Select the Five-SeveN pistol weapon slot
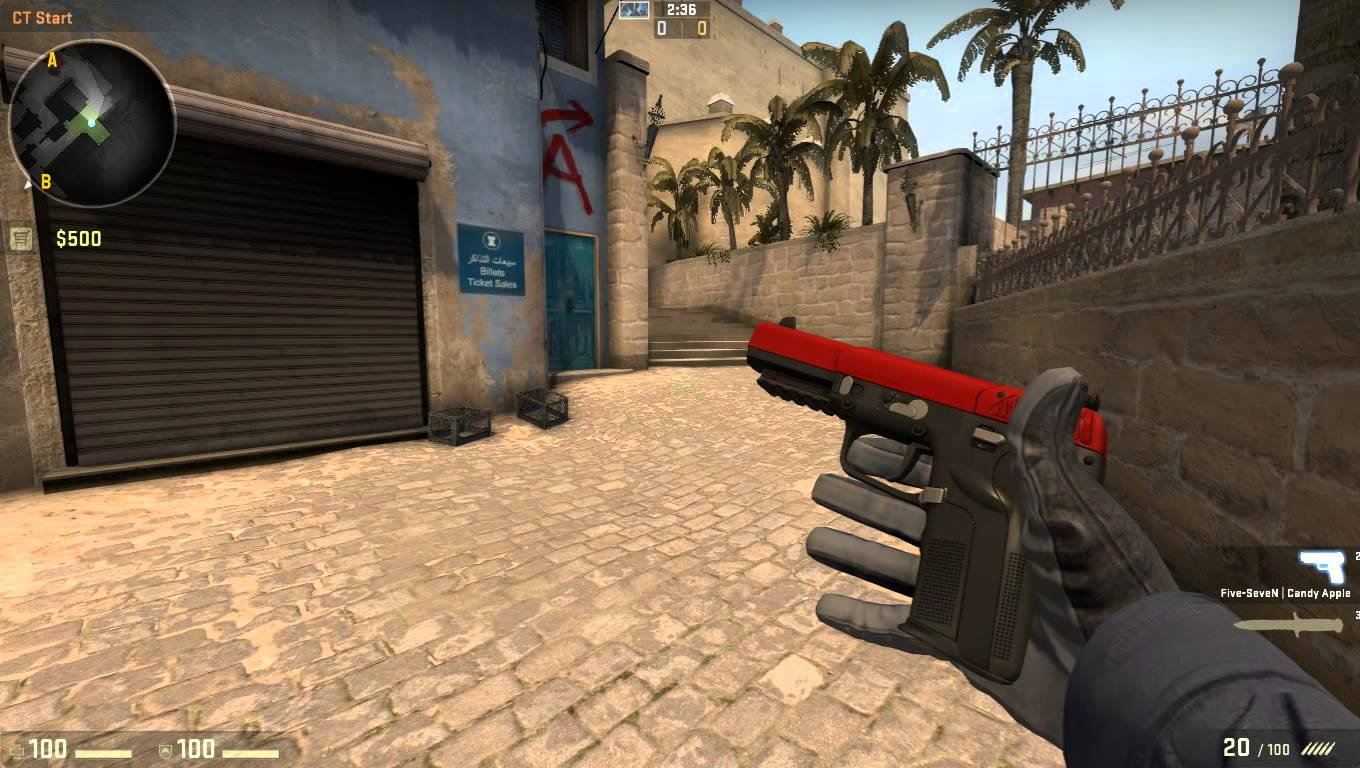Viewport: 1360px width, 768px height. pyautogui.click(x=1322, y=567)
